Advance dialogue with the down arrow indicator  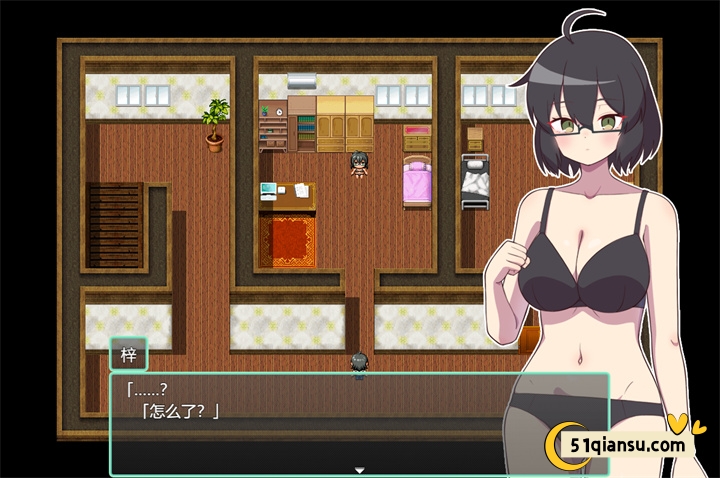click(359, 469)
